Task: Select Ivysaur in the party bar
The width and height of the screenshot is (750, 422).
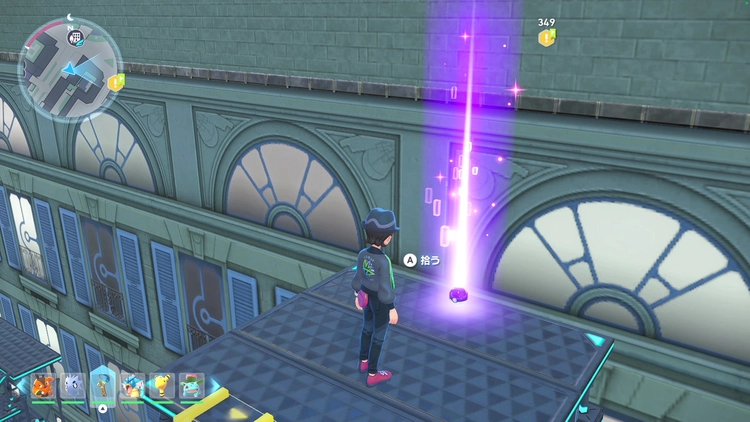Action: click(191, 386)
